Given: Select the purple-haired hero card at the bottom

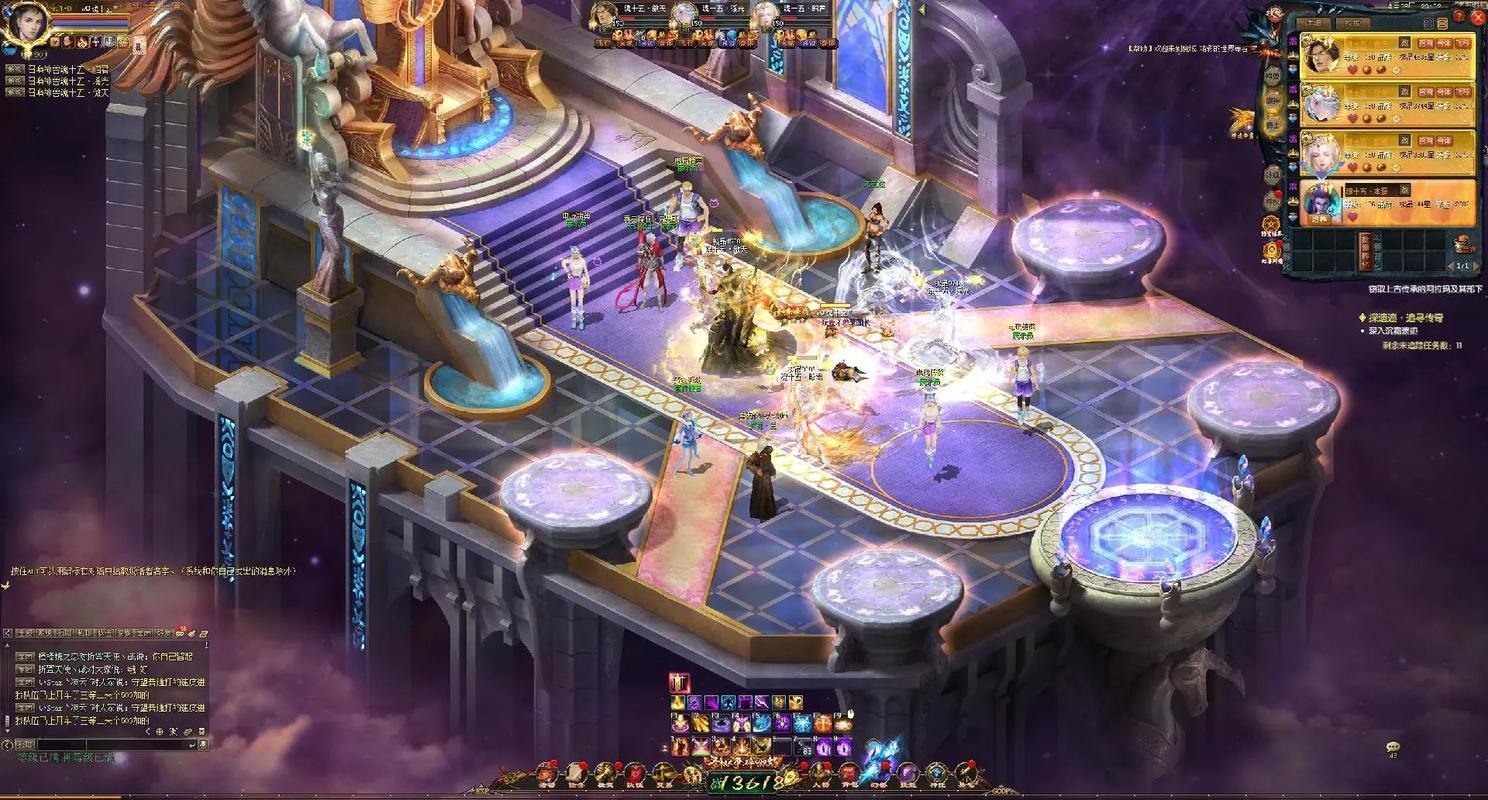Looking at the screenshot, I should click(x=1320, y=203).
